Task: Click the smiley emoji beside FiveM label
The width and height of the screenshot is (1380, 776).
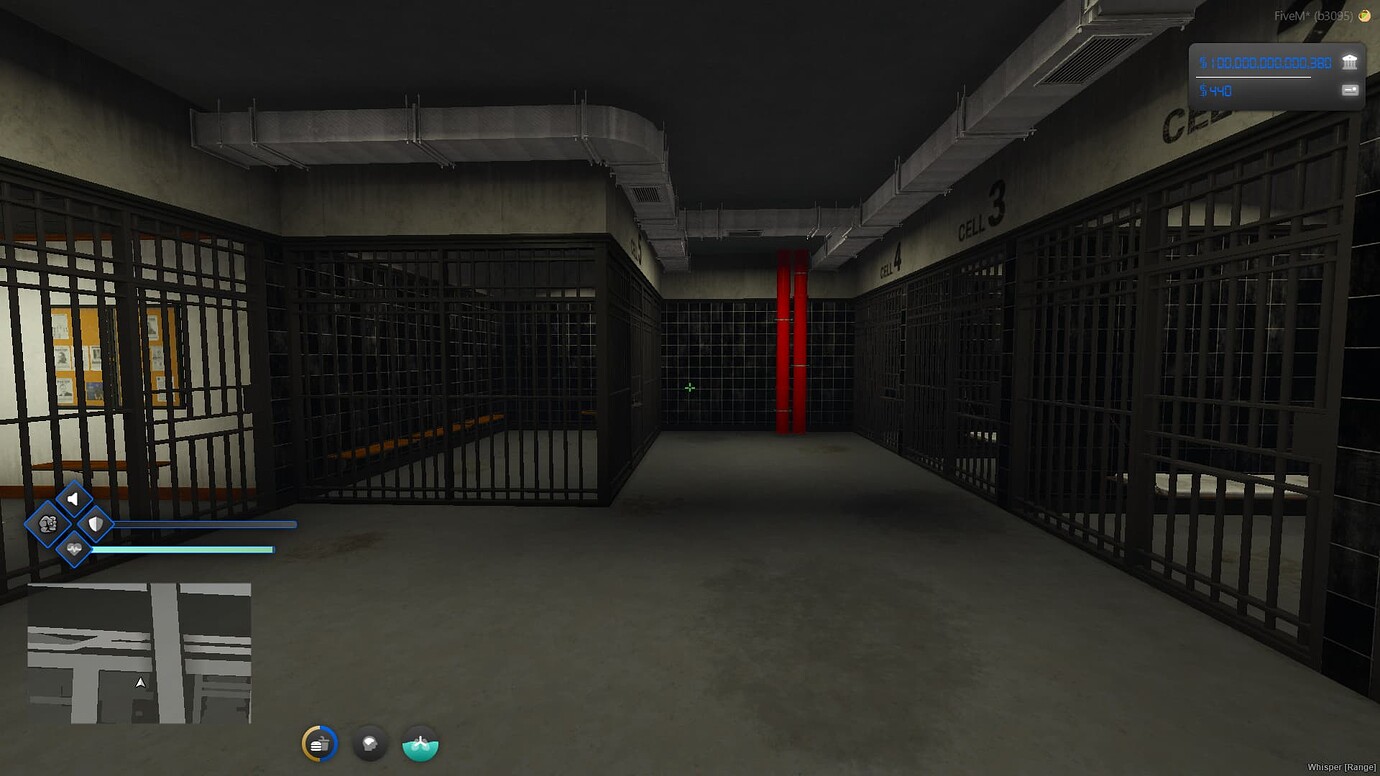Action: 1362,16
